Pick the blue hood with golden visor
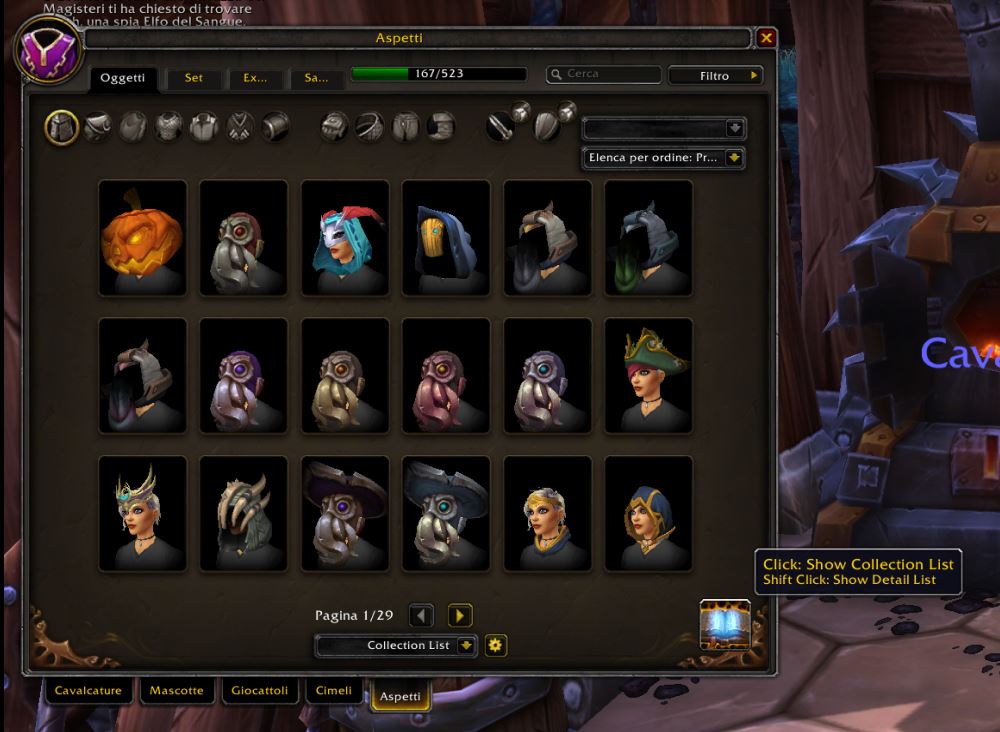This screenshot has height=732, width=1000. [x=446, y=238]
